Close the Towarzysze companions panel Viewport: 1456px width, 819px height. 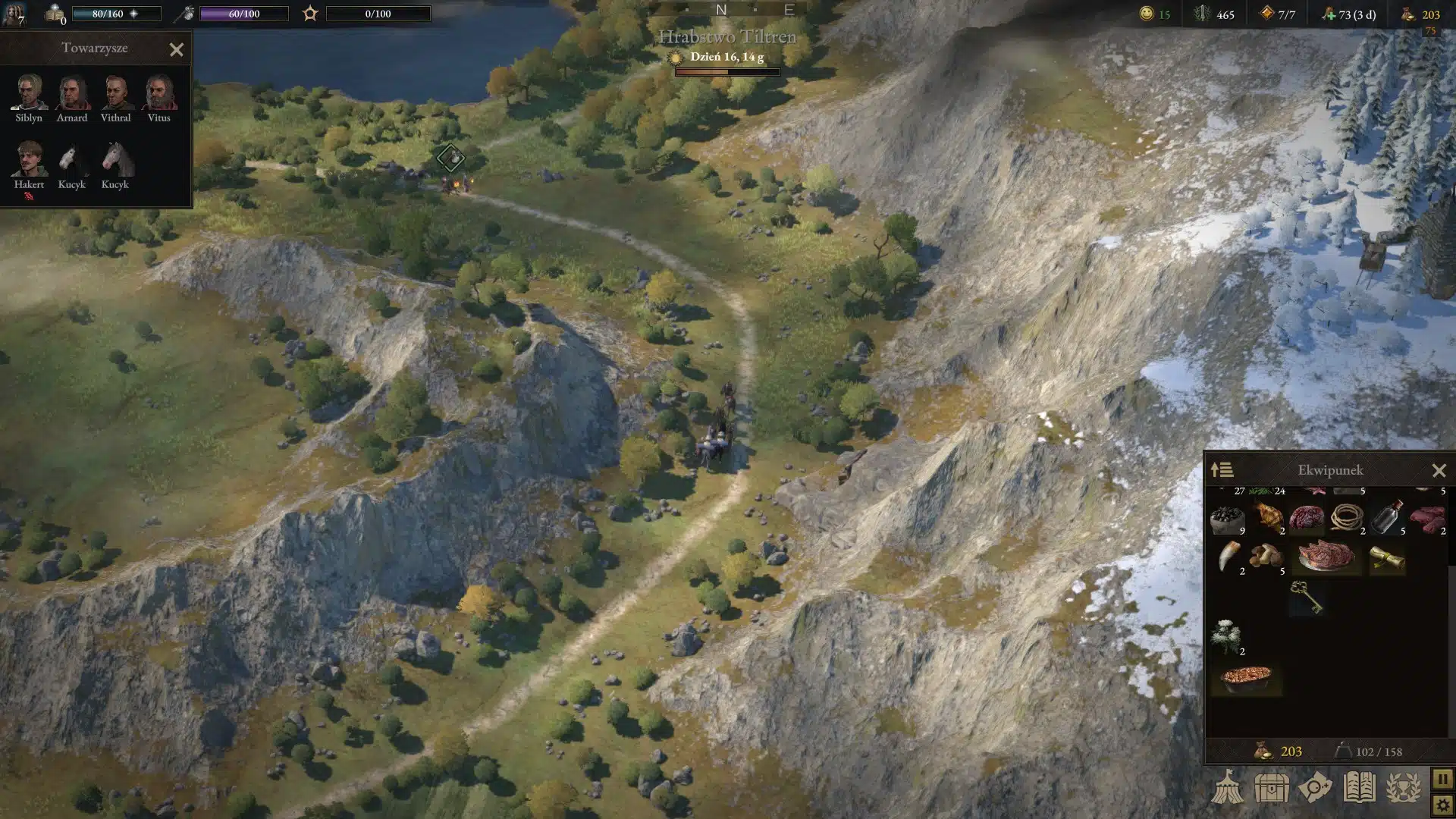pos(177,50)
